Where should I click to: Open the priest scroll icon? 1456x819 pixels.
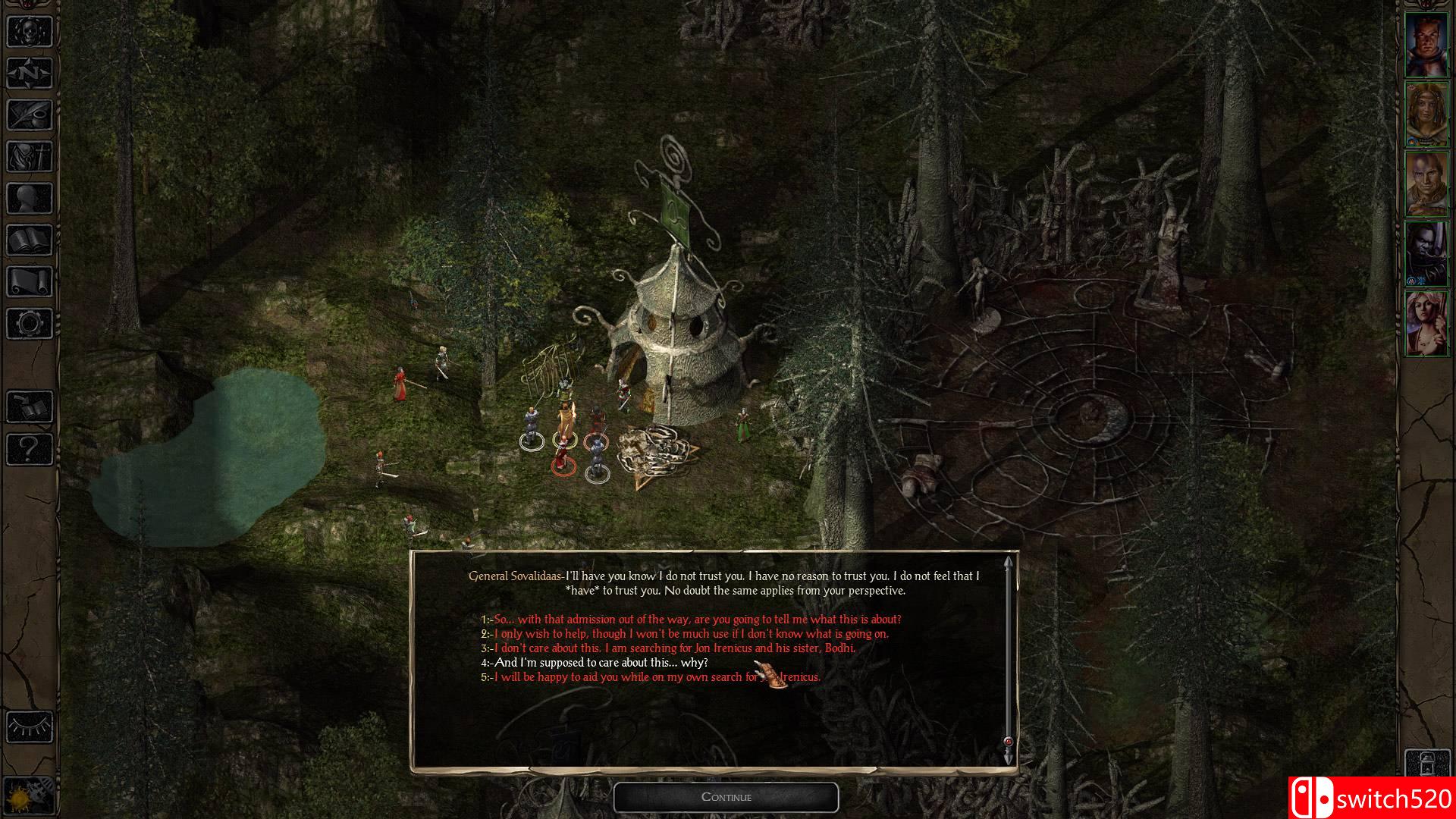point(30,282)
